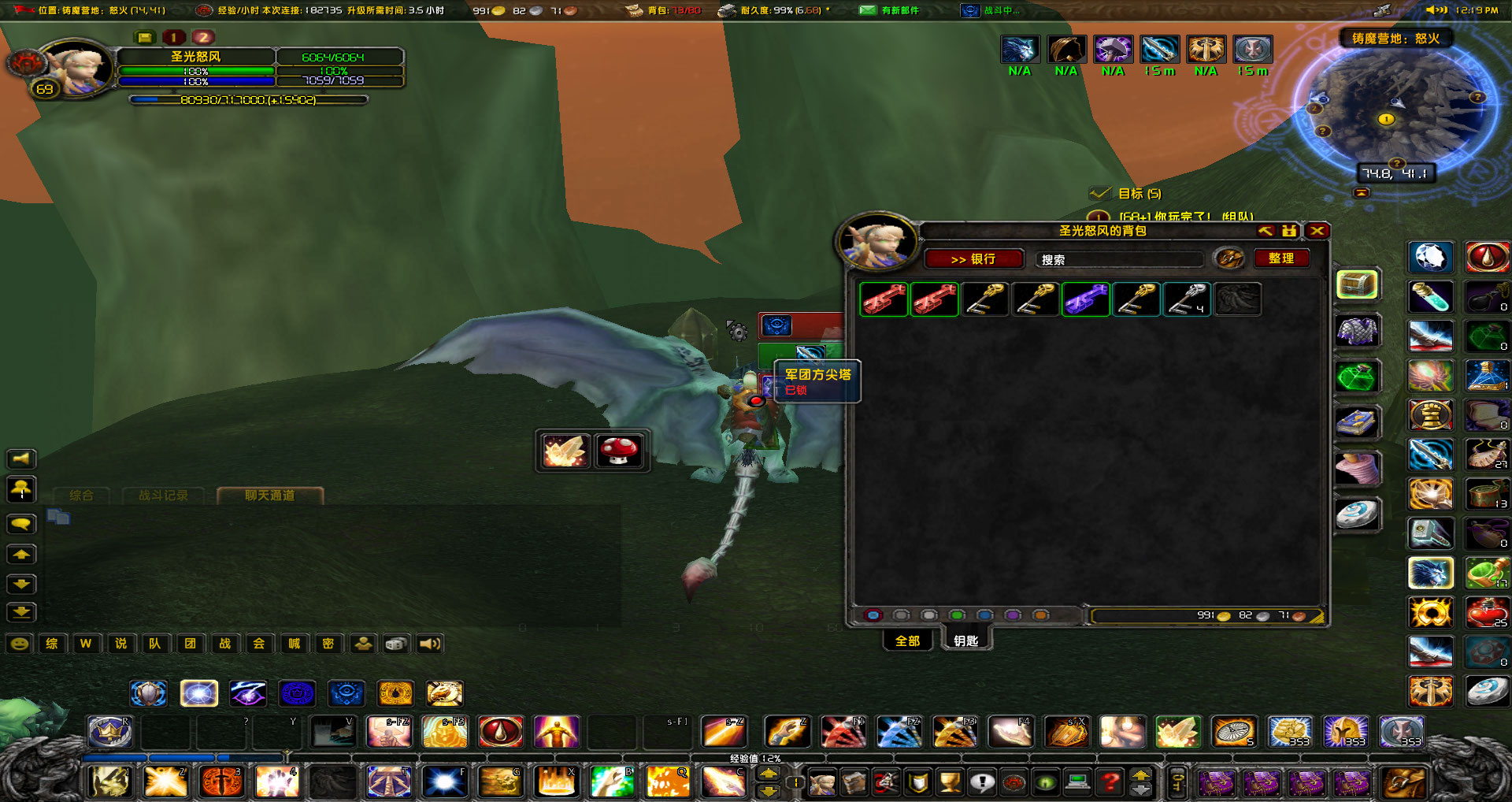Viewport: 1512px width, 802px height.
Task: Click the dice roll icon in the chat button row
Action: (395, 644)
